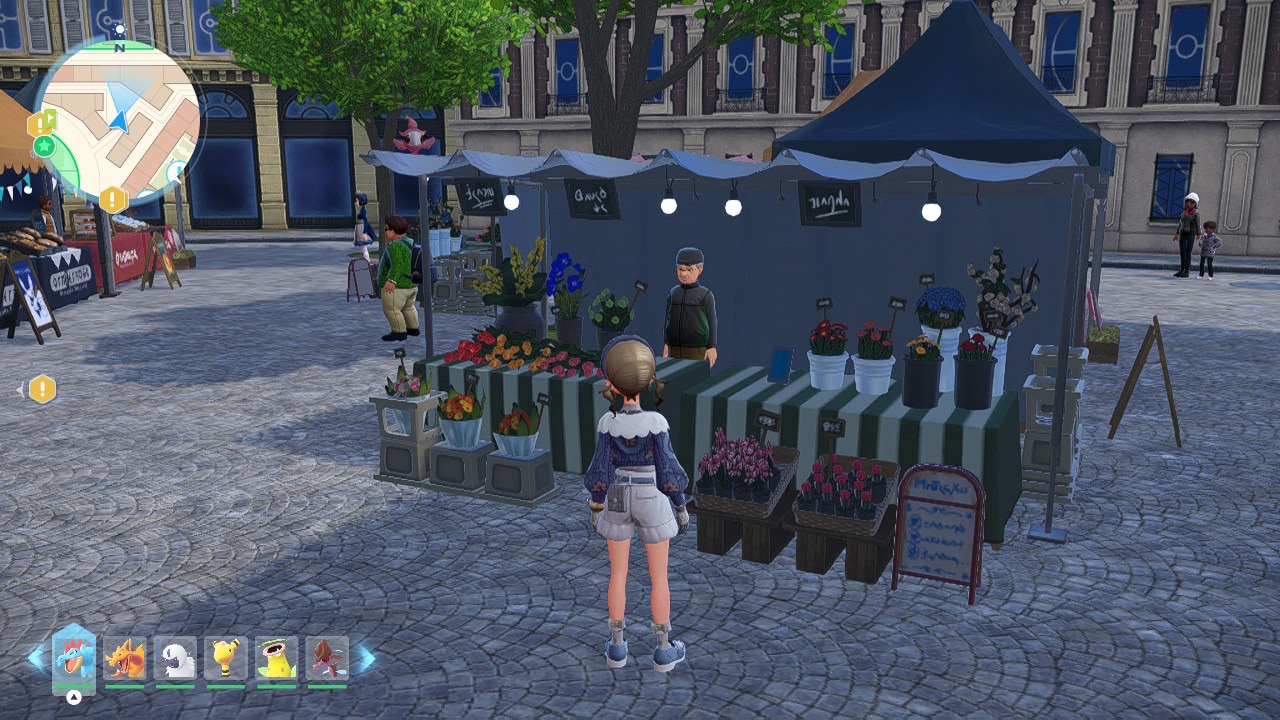Select the yellow quest marker with green flag
1280x720 pixels.
(41, 124)
